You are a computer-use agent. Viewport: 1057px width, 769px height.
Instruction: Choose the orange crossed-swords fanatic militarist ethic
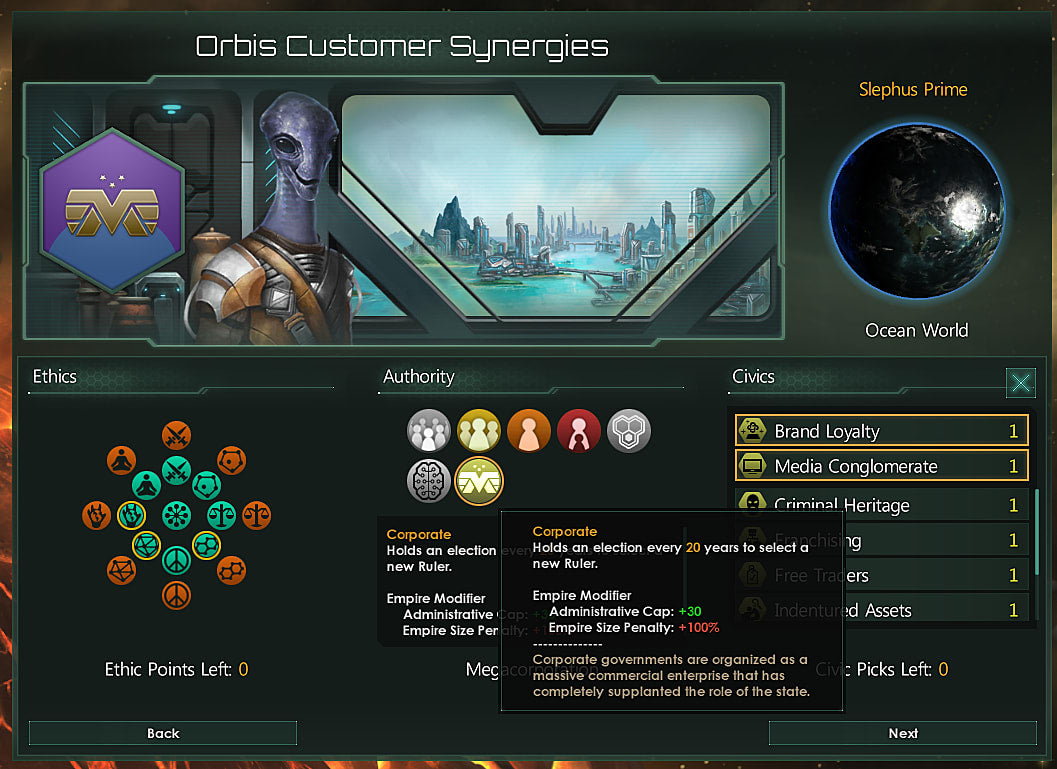[177, 436]
